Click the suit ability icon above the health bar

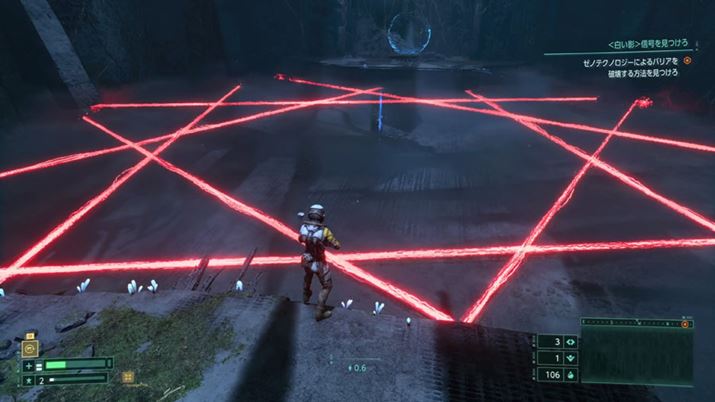[32, 348]
